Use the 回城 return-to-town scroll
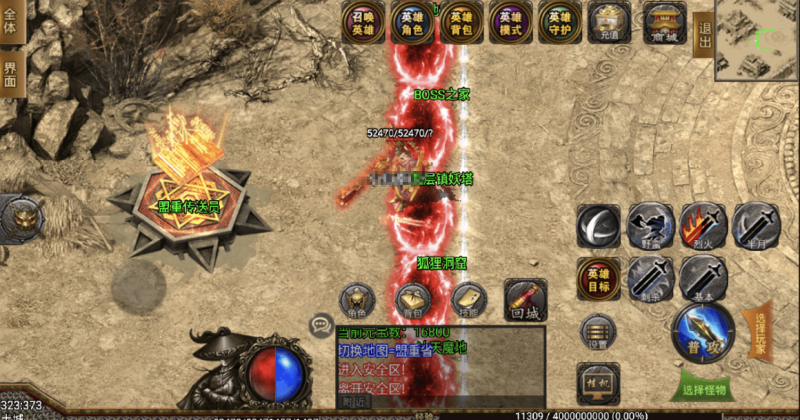This screenshot has width=800, height=420. point(525,299)
